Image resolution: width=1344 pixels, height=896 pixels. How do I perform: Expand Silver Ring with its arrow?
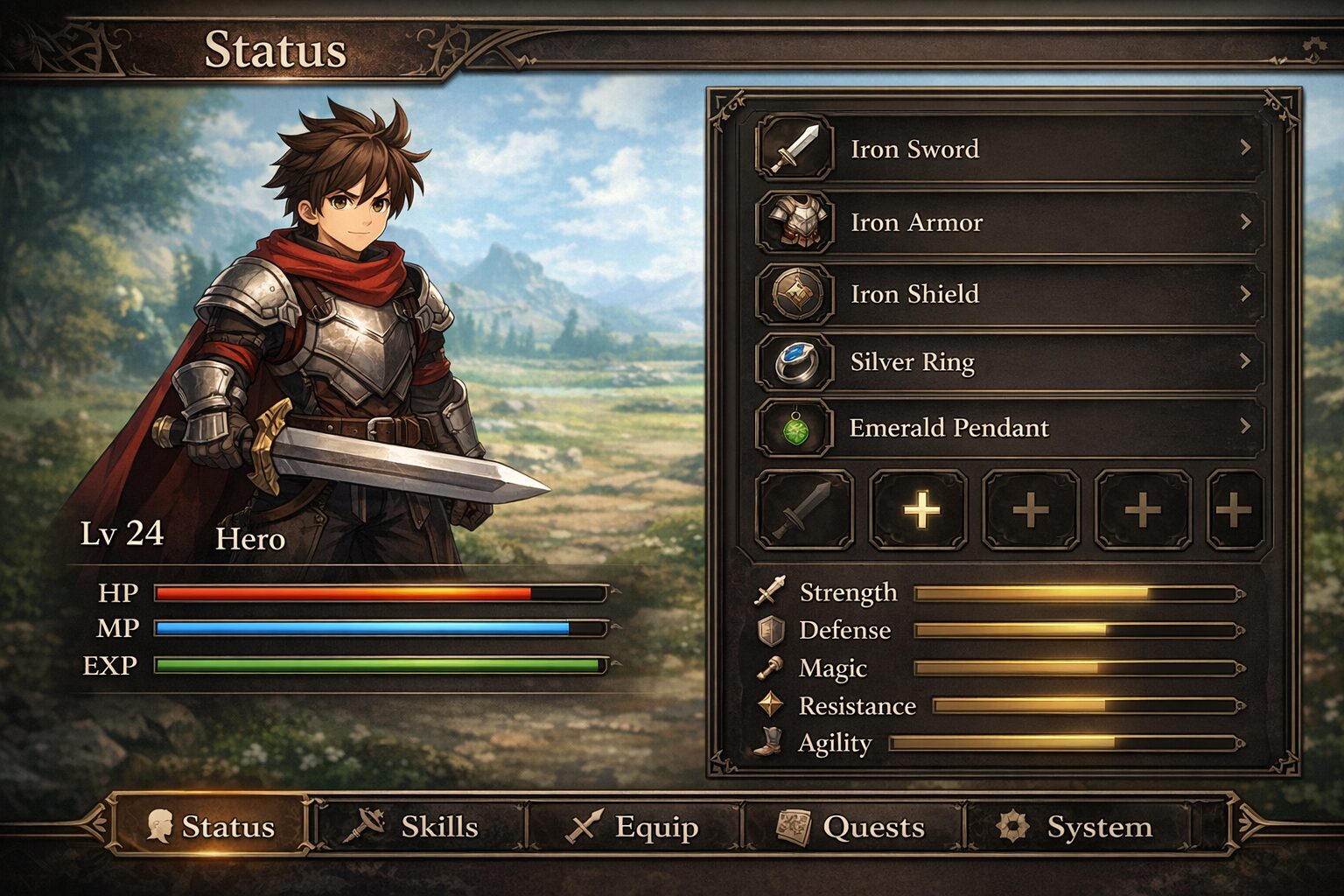point(1245,360)
